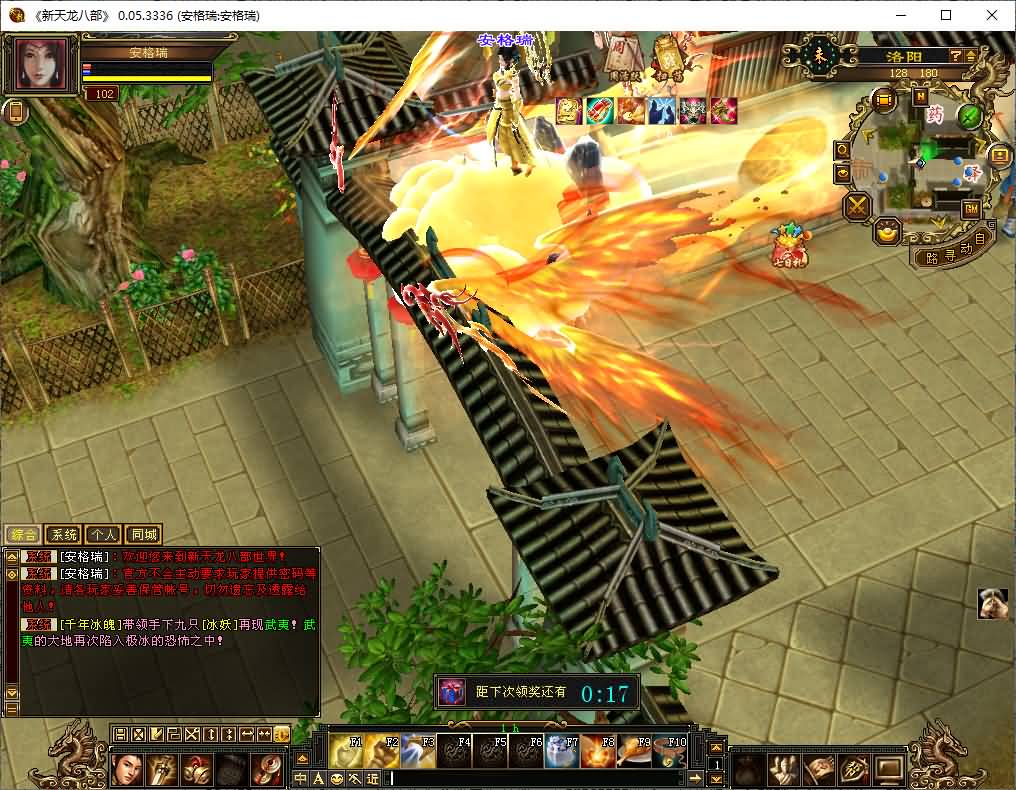Select the 个人 chat tab
The height and width of the screenshot is (790, 1016).
pyautogui.click(x=103, y=535)
